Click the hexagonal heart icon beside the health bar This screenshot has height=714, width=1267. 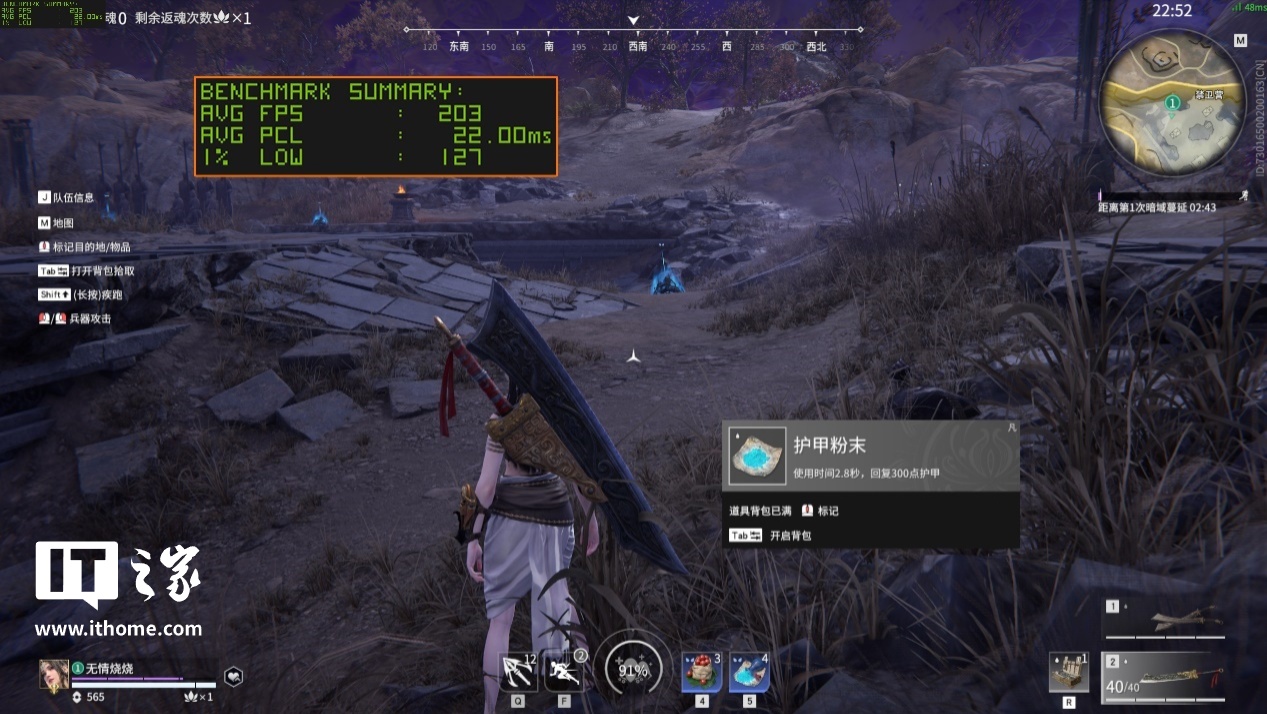pyautogui.click(x=233, y=676)
